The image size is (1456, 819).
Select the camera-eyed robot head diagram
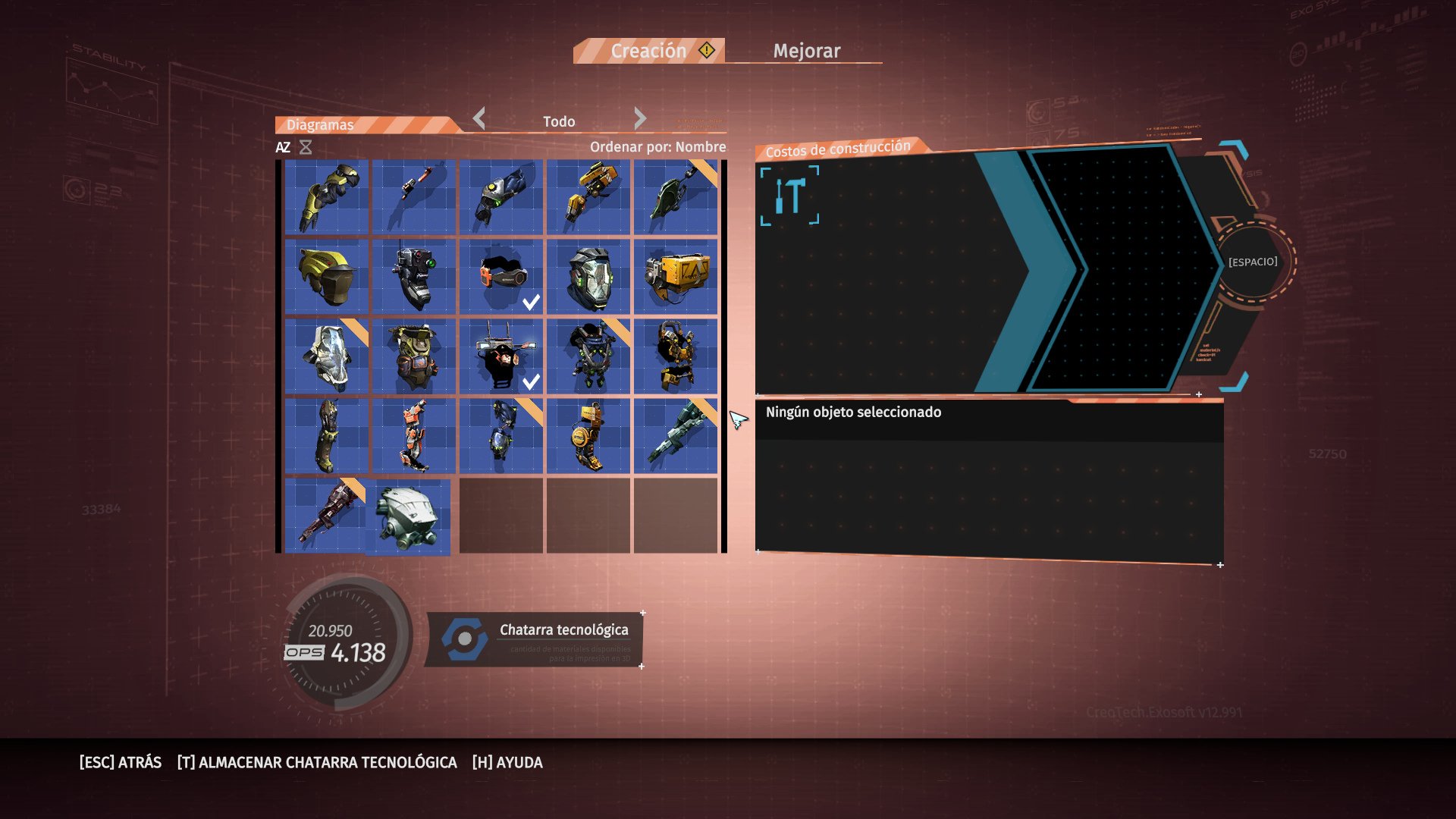coord(414,277)
